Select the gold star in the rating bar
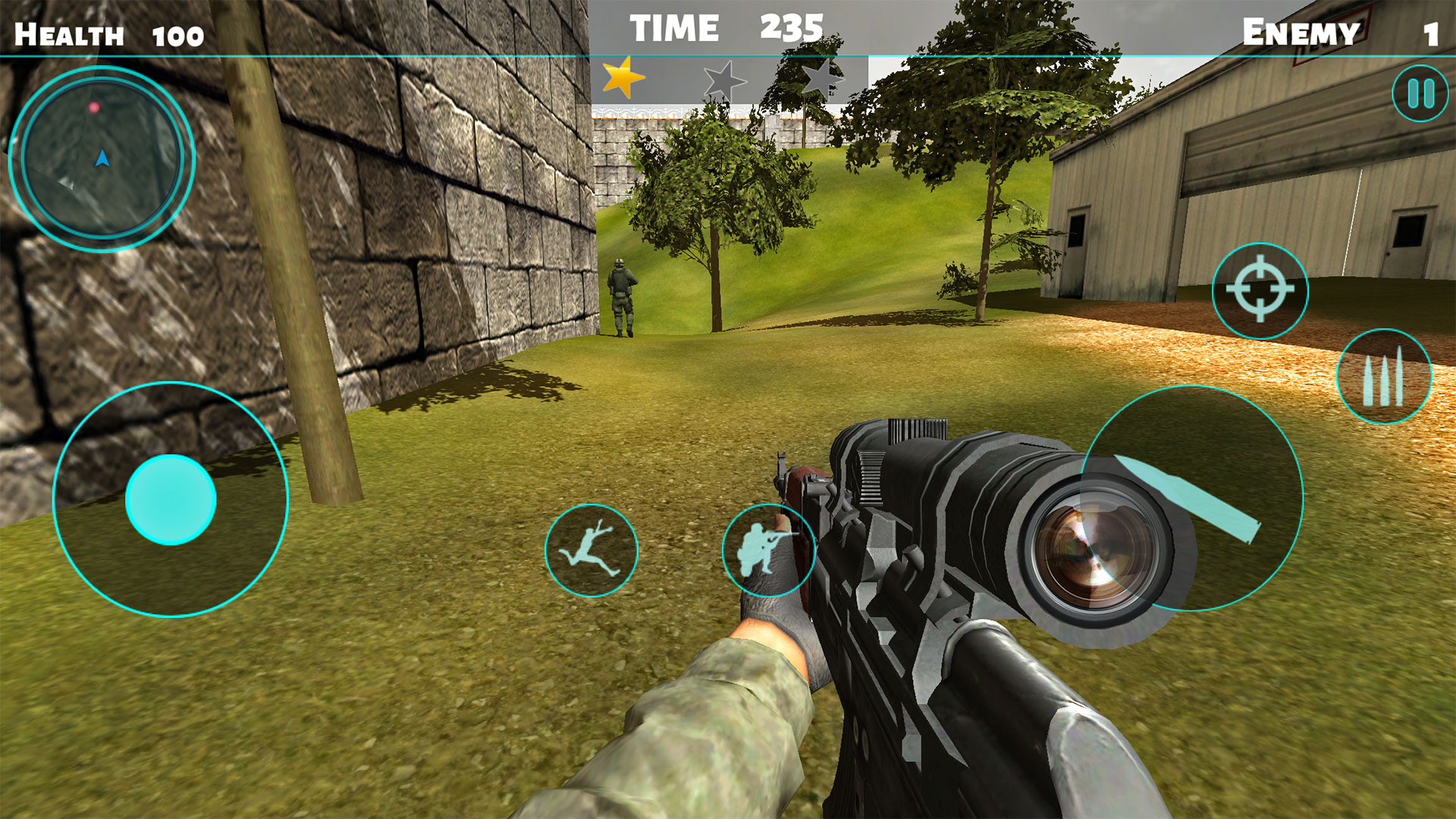This screenshot has height=819, width=1456. pos(622,77)
